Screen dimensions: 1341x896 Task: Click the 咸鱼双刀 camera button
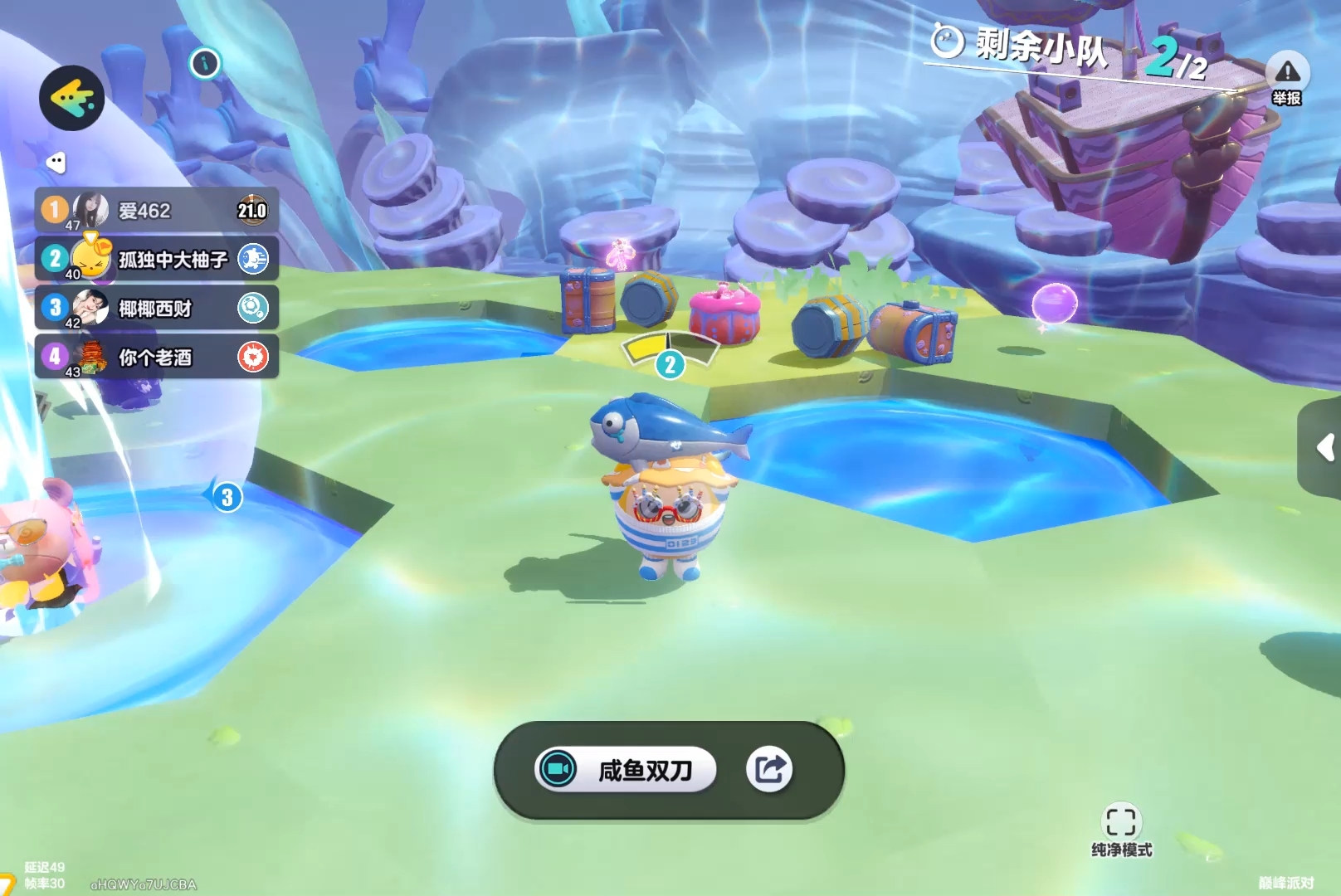pyautogui.click(x=626, y=770)
